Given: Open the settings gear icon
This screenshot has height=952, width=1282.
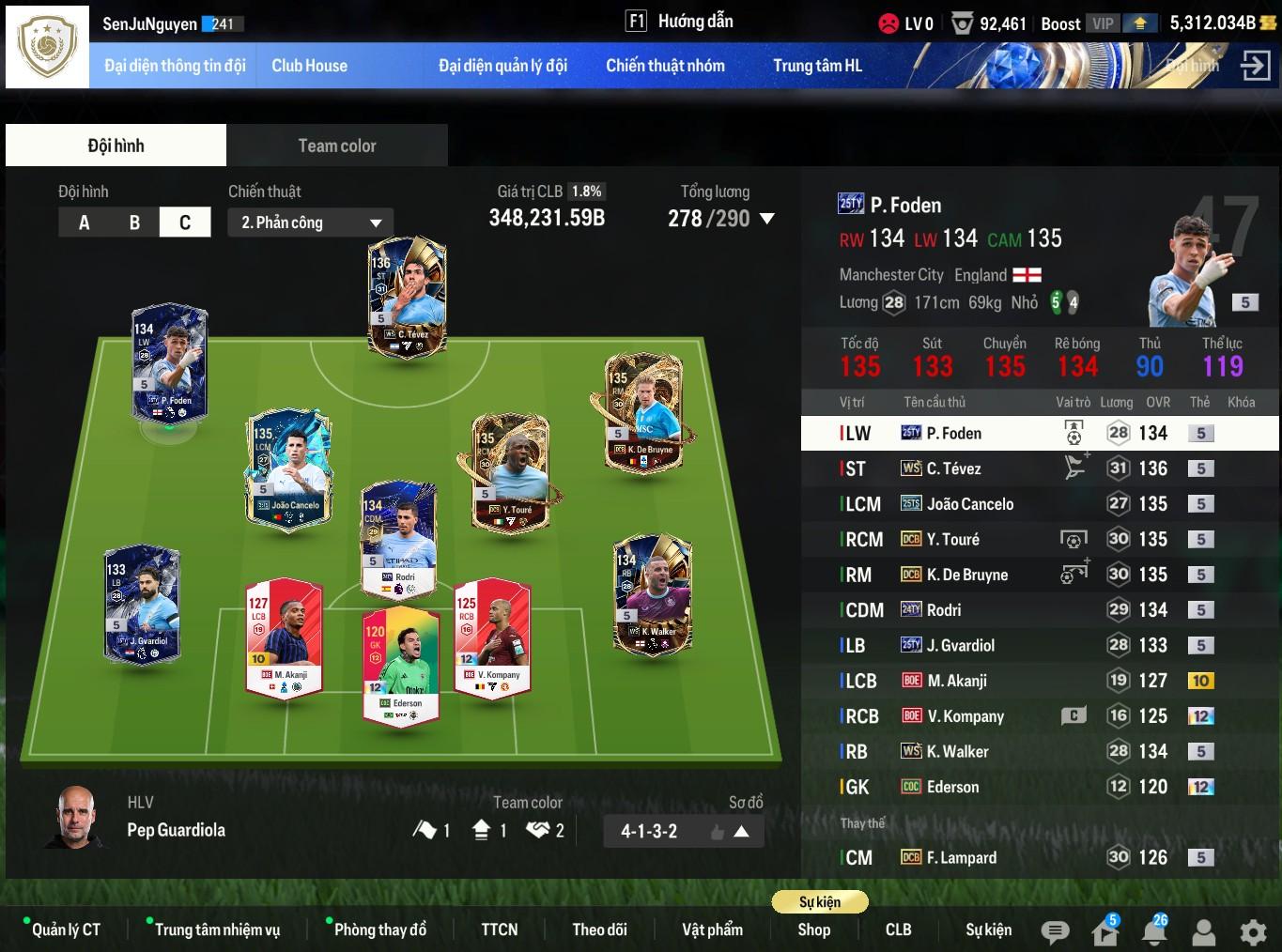Looking at the screenshot, I should [x=1253, y=931].
